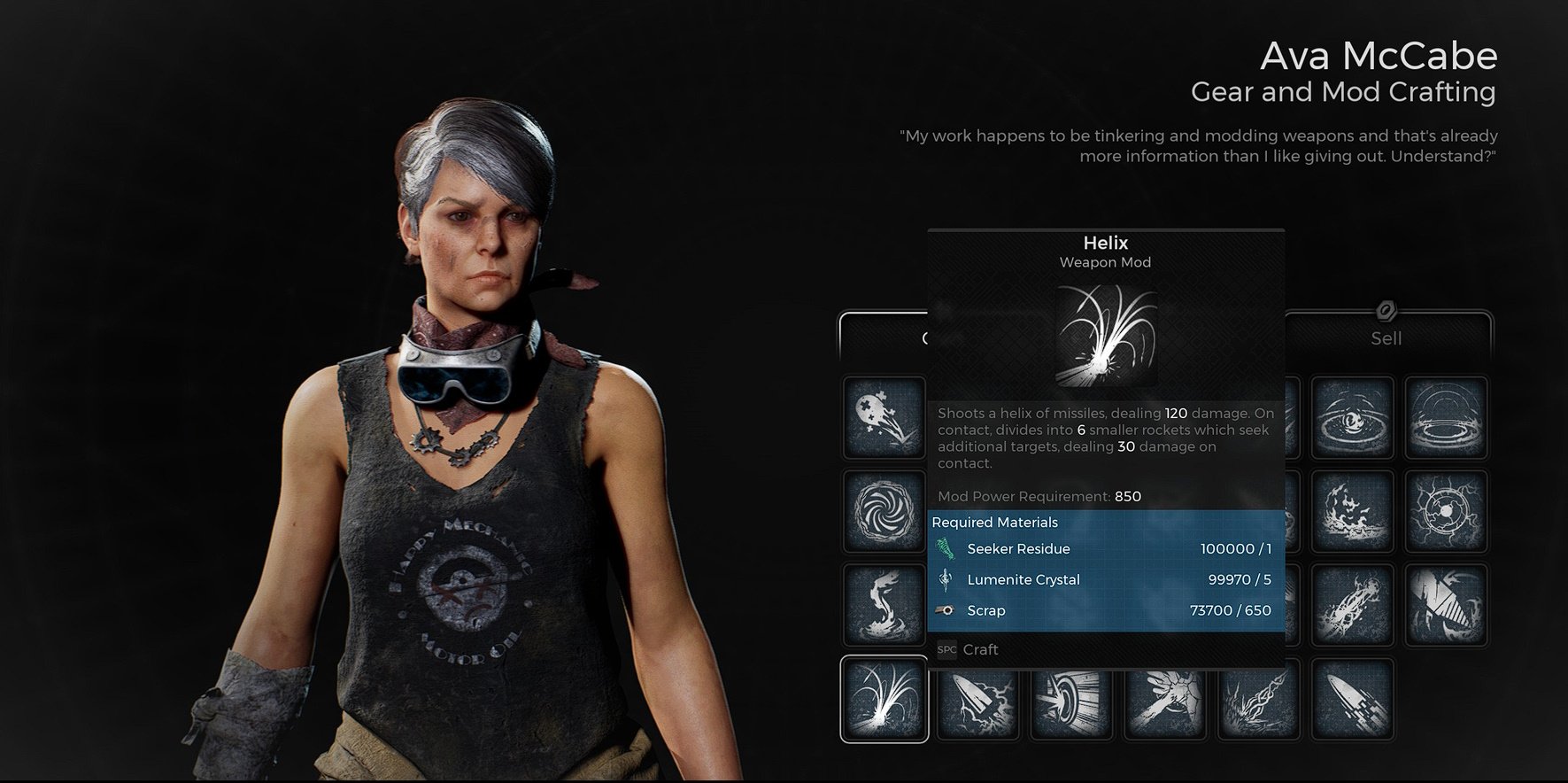Switch to the Sell tab

1386,337
